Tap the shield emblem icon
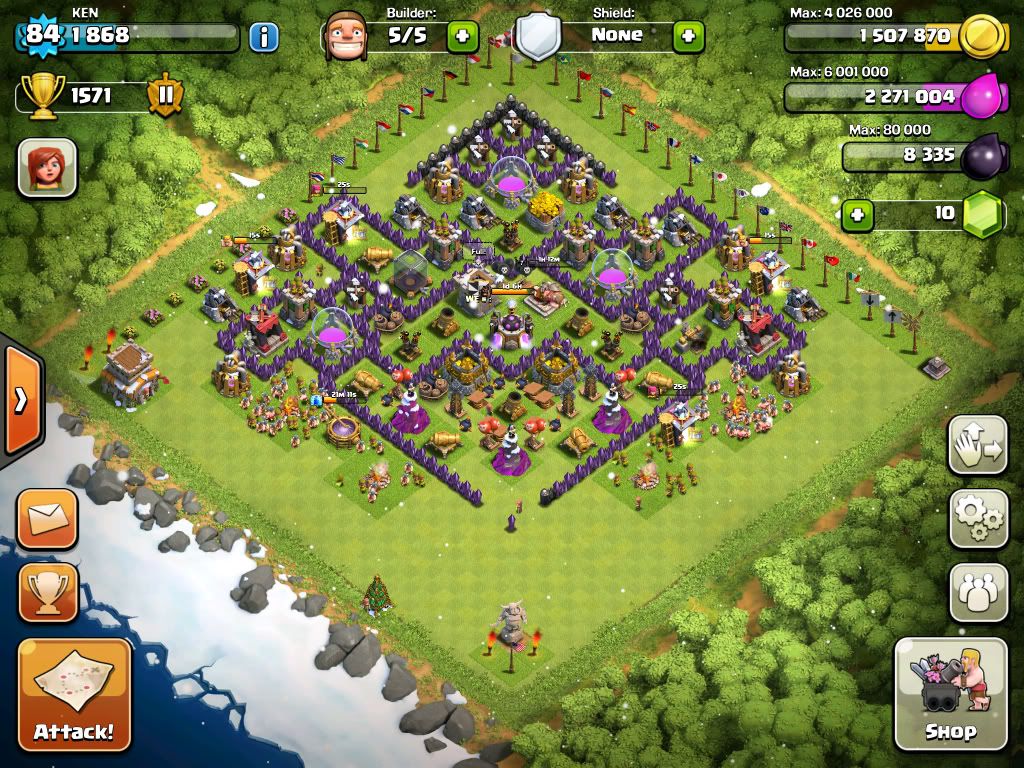This screenshot has height=768, width=1024. pos(538,37)
